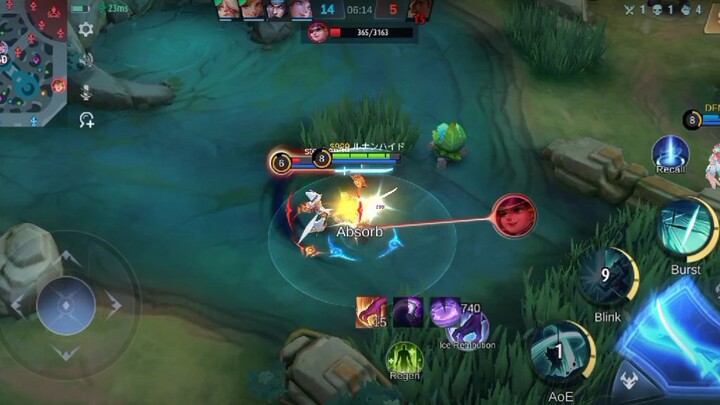Select the purple crescent buff icon

pyautogui.click(x=407, y=311)
